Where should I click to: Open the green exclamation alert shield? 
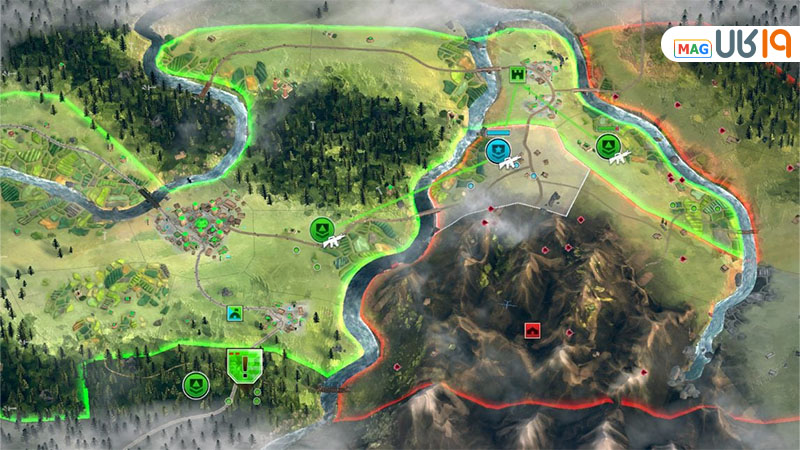pyautogui.click(x=243, y=365)
